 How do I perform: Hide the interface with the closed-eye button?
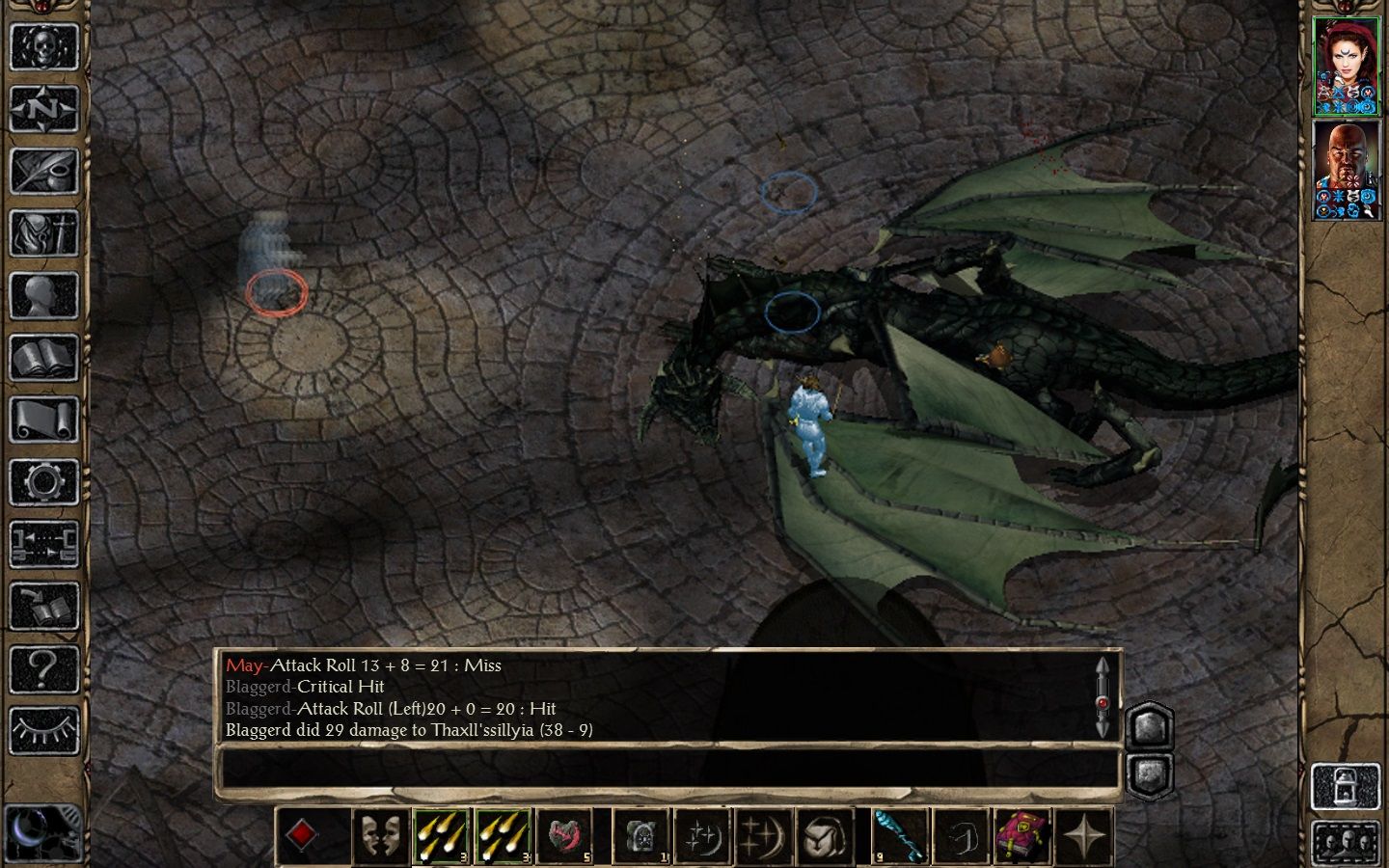click(44, 730)
